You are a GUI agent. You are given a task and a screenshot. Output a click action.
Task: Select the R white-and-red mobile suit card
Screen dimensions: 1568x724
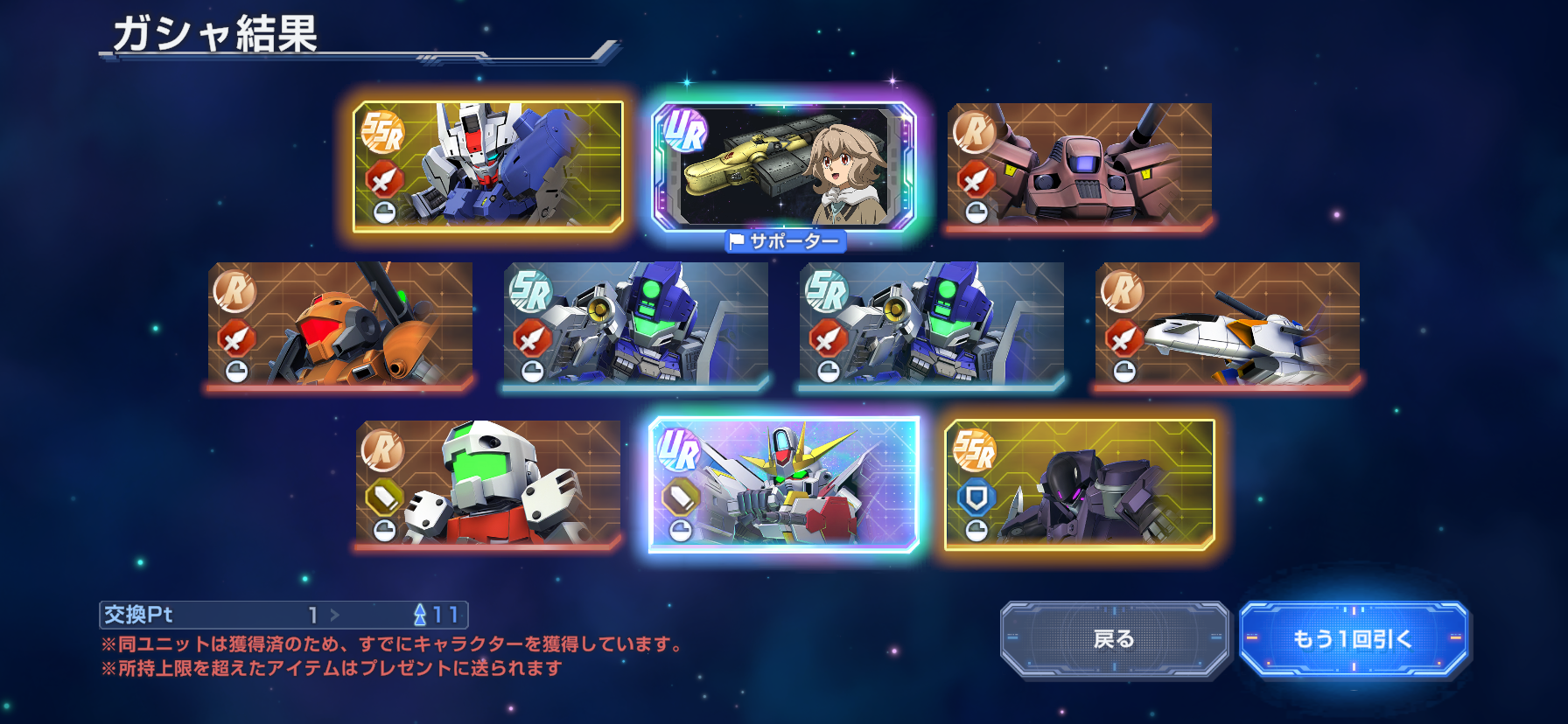[x=488, y=483]
